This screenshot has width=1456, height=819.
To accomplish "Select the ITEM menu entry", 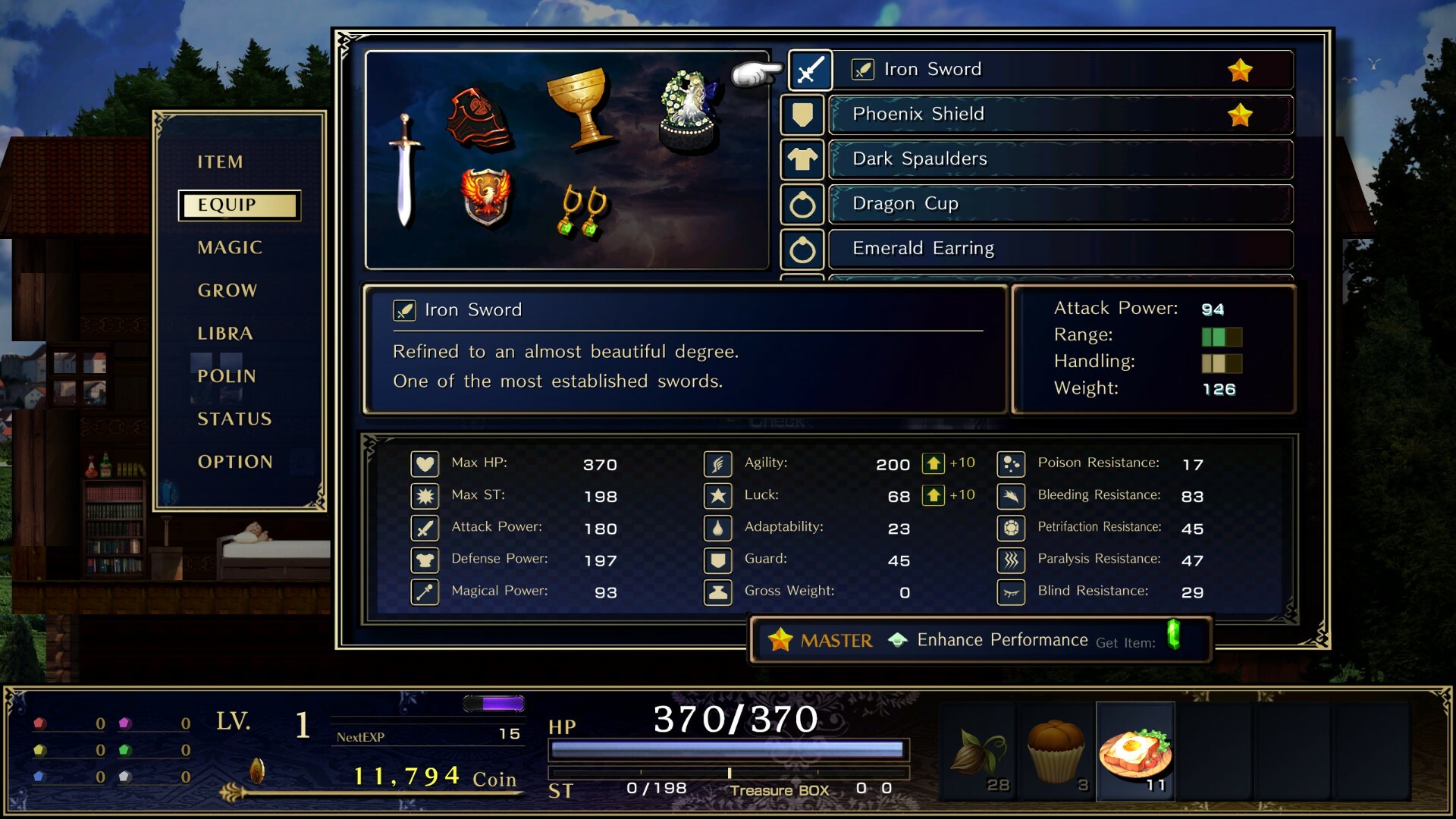I will 218,161.
